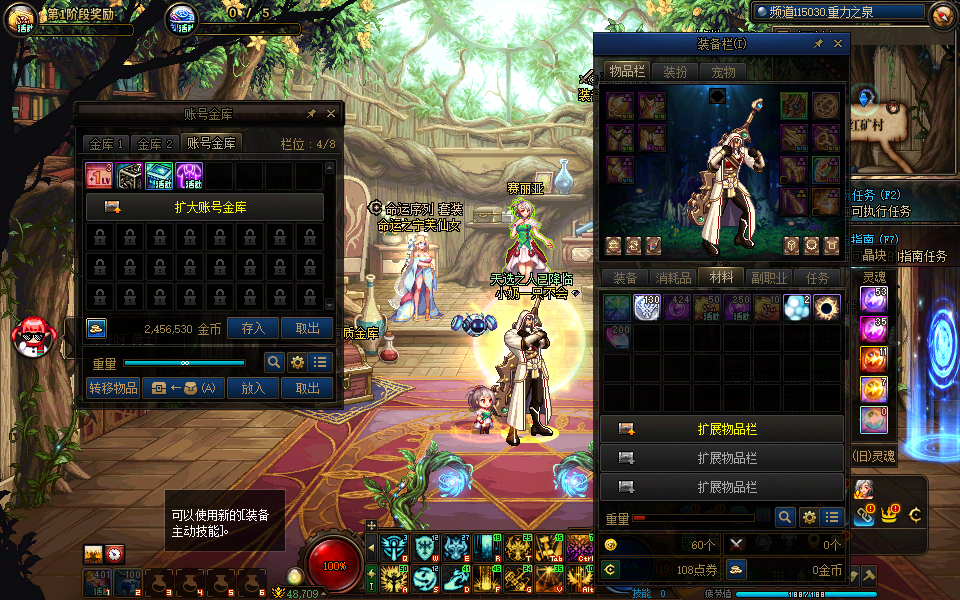The width and height of the screenshot is (960, 600).
Task: Click the inventory search magnifier button
Action: (x=786, y=517)
